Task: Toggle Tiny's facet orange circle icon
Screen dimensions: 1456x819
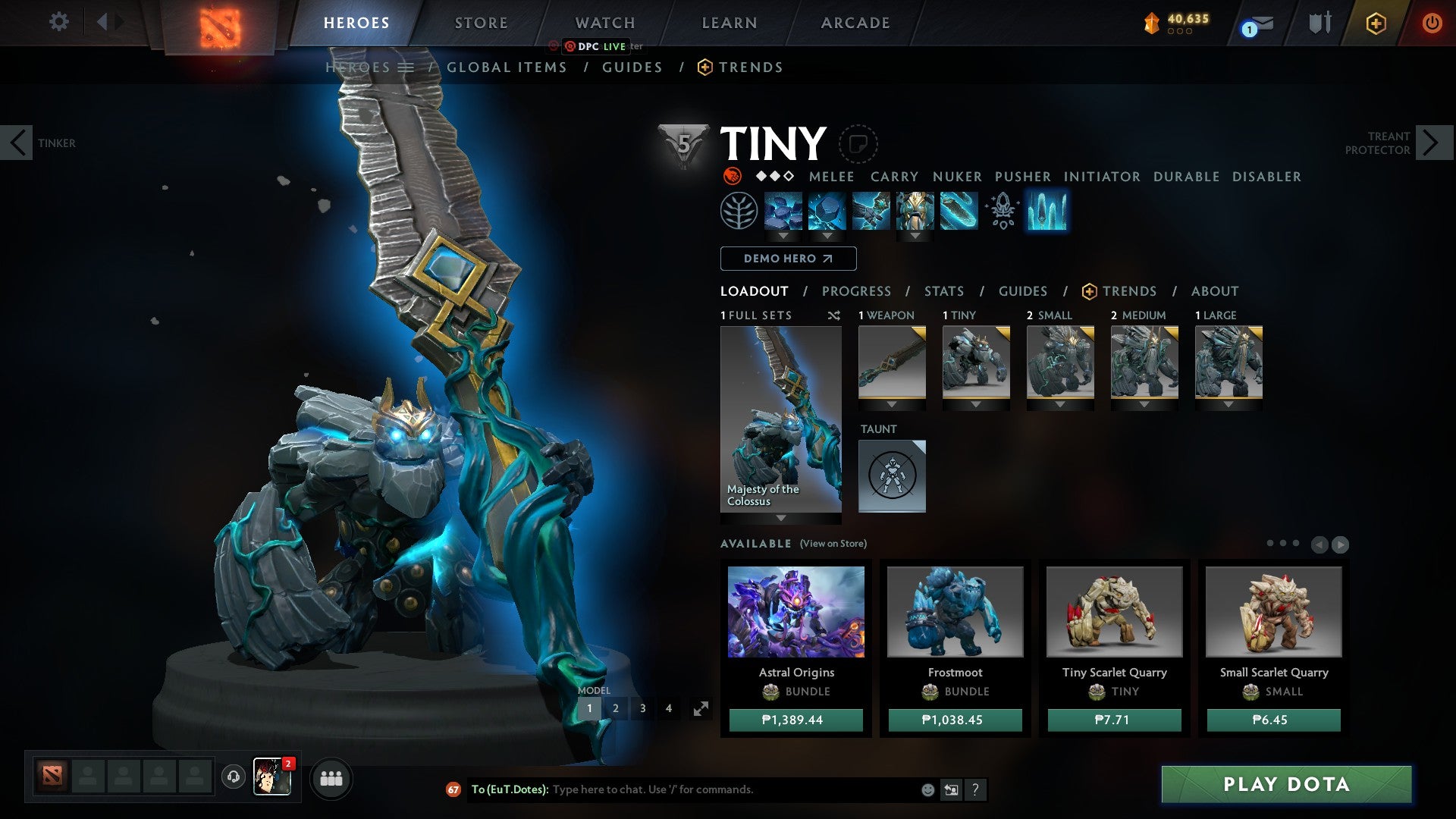Action: click(x=731, y=176)
